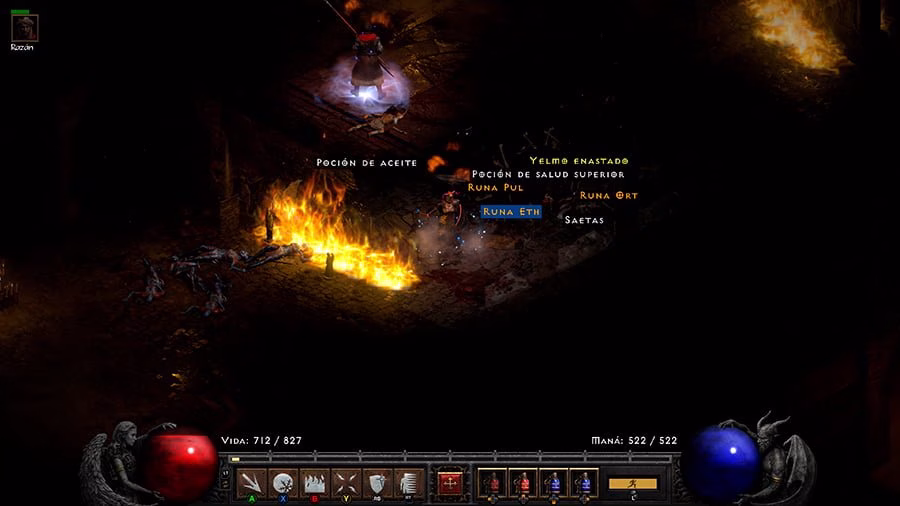Image resolution: width=900 pixels, height=506 pixels.
Task: Click the red banner icon in the center
Action: [x=450, y=483]
